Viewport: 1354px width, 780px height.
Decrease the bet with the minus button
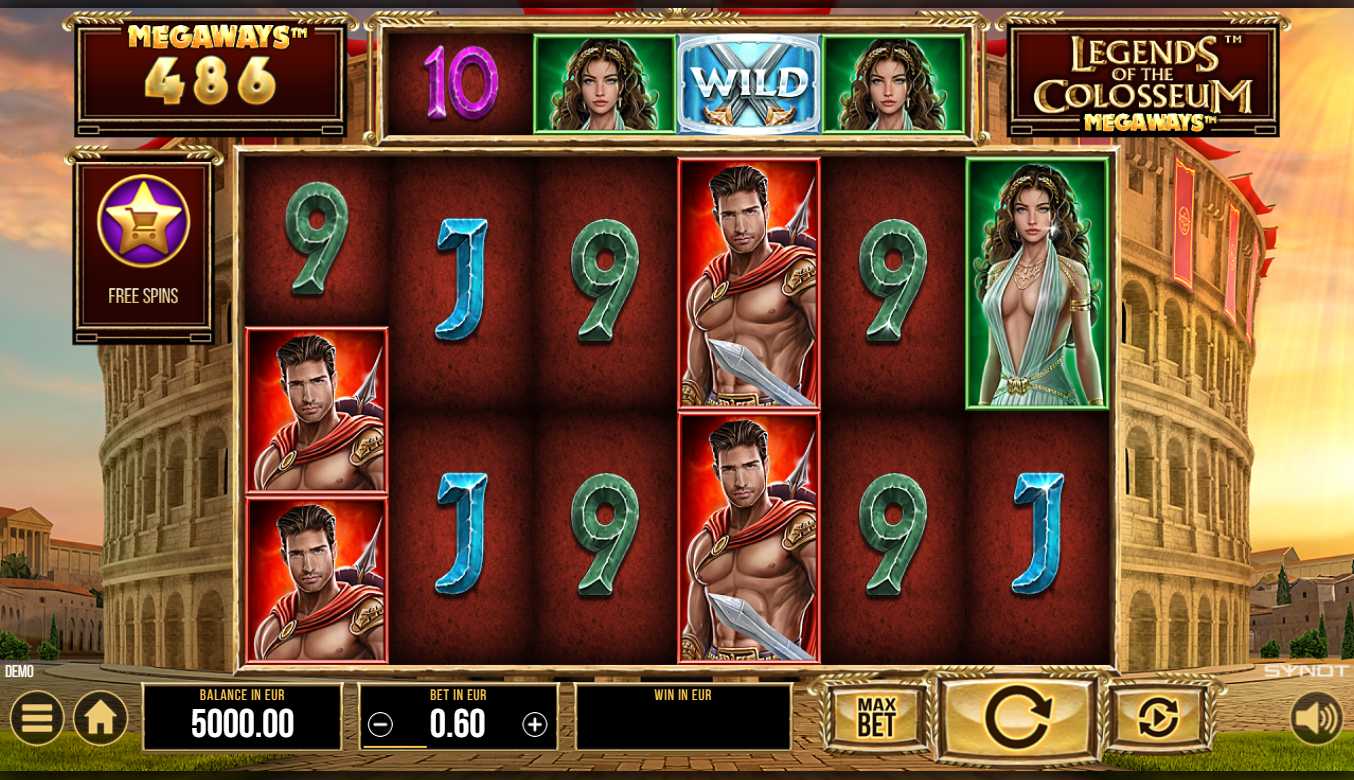pyautogui.click(x=380, y=725)
